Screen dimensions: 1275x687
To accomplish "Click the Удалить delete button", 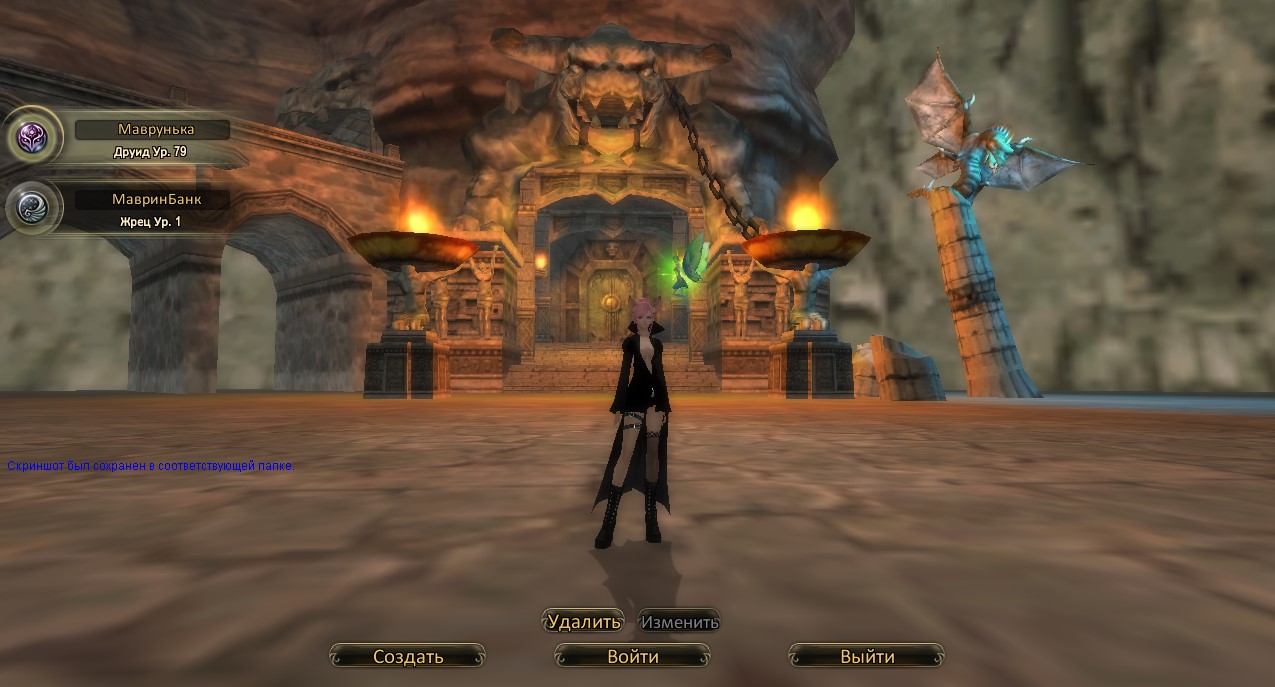I will point(584,622).
